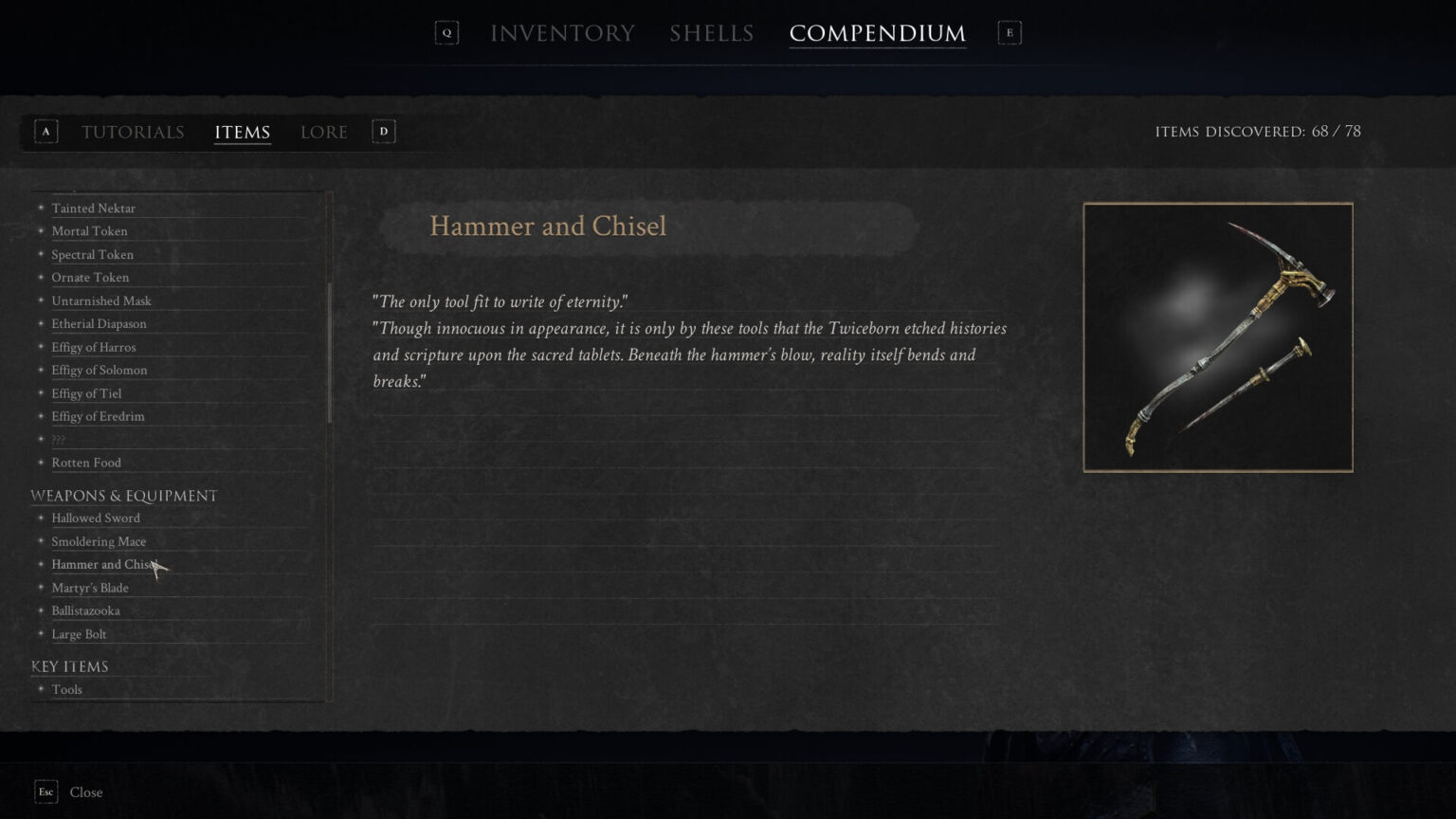The image size is (1456, 819).
Task: Show the Tutorials section
Action: (x=133, y=132)
